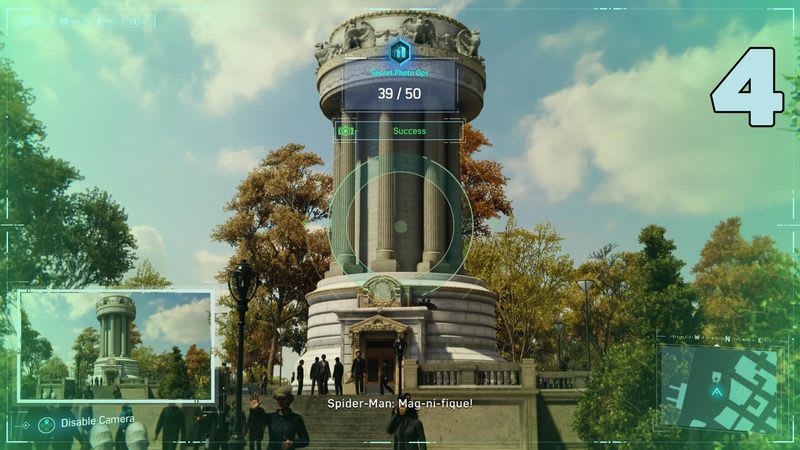
Task: Select the Secret Photo Ops hexagon icon
Action: 401,52
